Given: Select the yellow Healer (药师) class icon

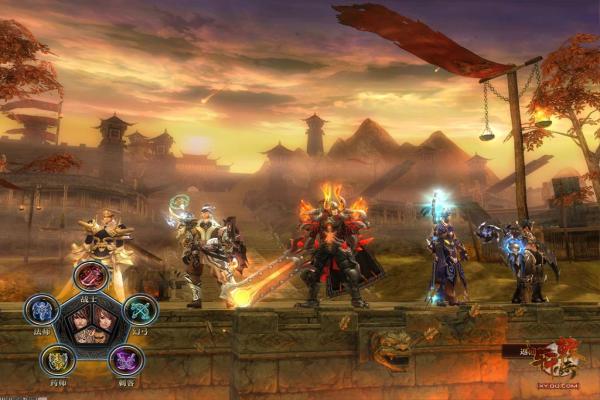Looking at the screenshot, I should click(x=58, y=360).
